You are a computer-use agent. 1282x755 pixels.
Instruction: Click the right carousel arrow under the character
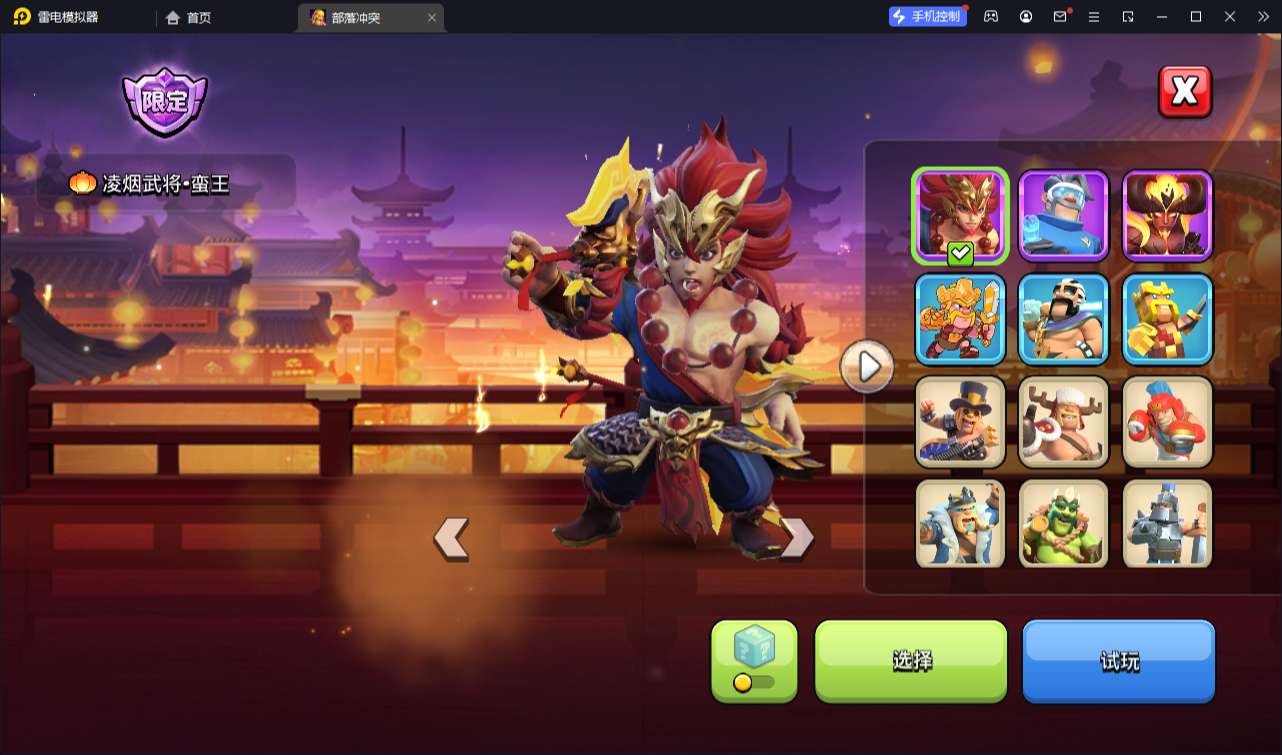point(797,536)
